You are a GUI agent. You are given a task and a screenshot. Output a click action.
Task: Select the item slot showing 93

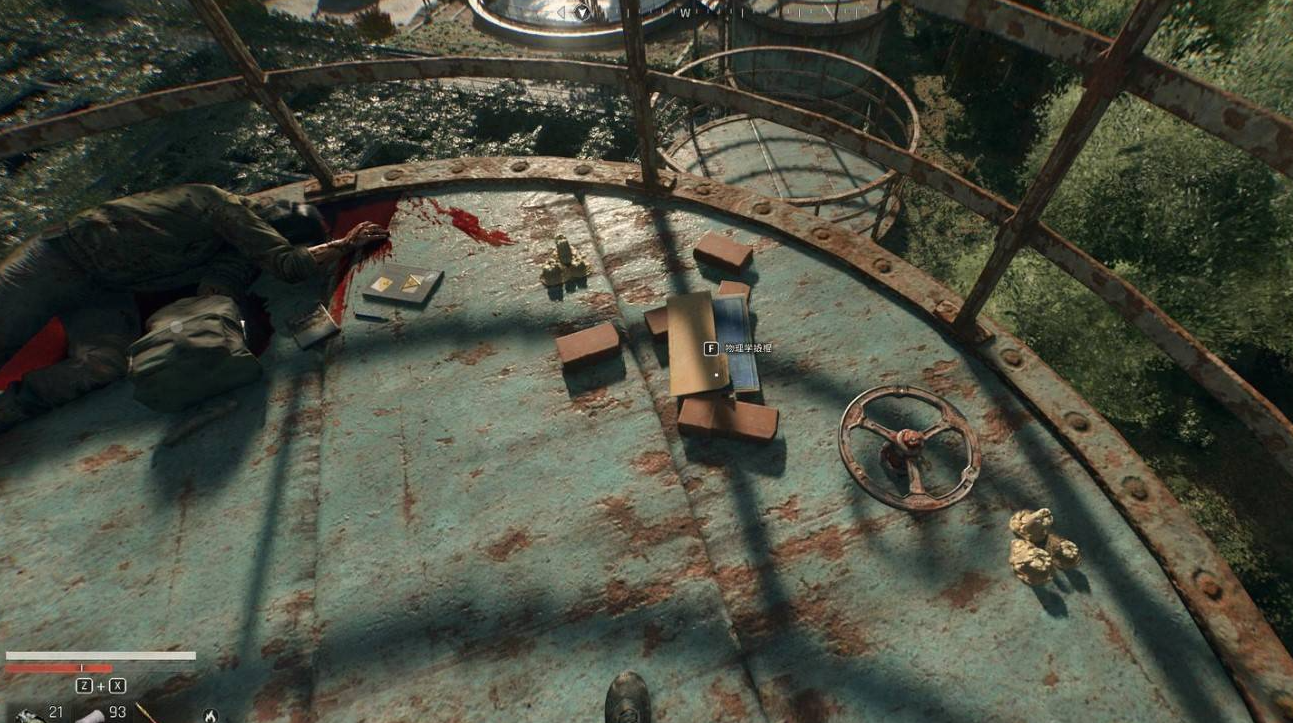pyautogui.click(x=94, y=714)
